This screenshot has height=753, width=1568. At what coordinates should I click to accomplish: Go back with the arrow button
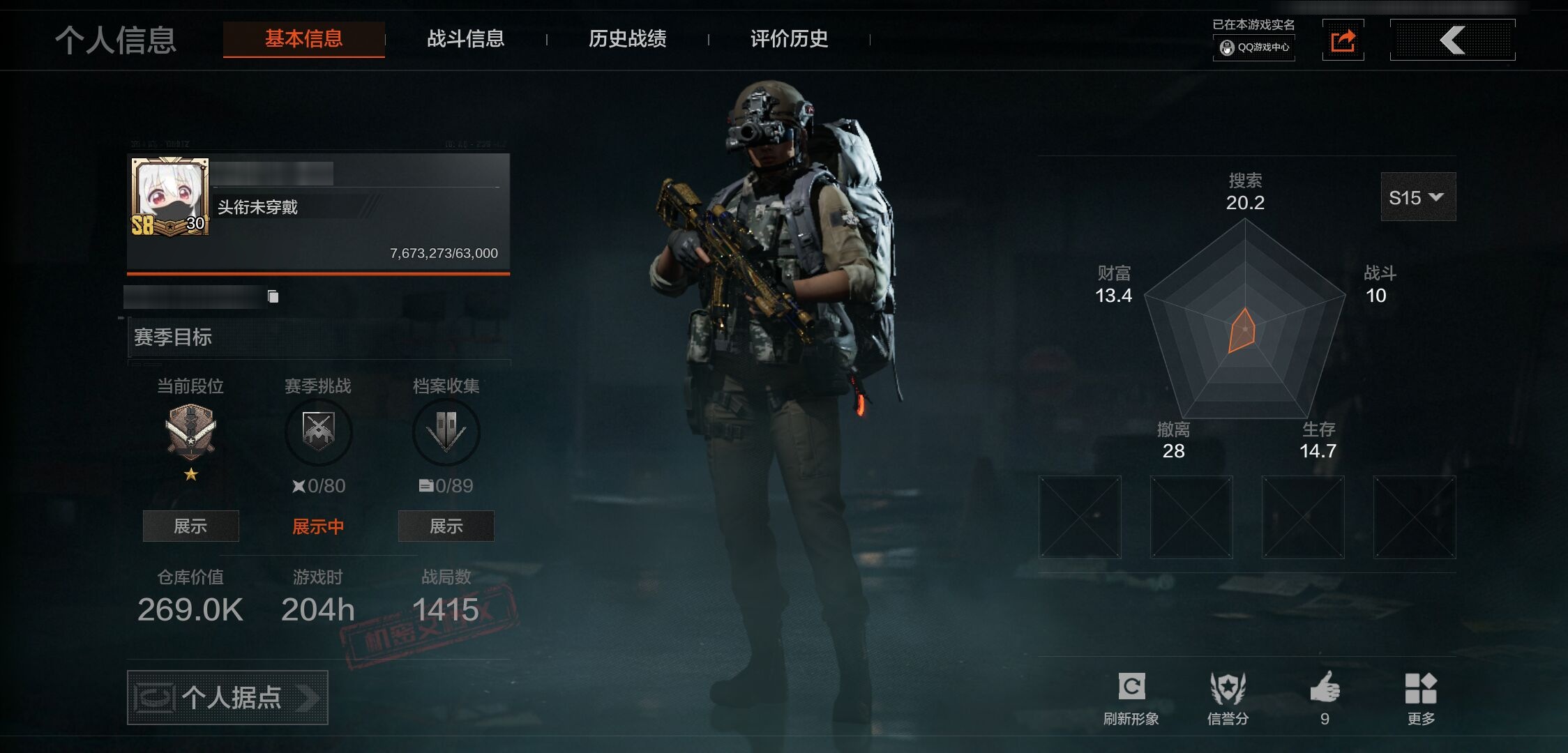point(1452,40)
